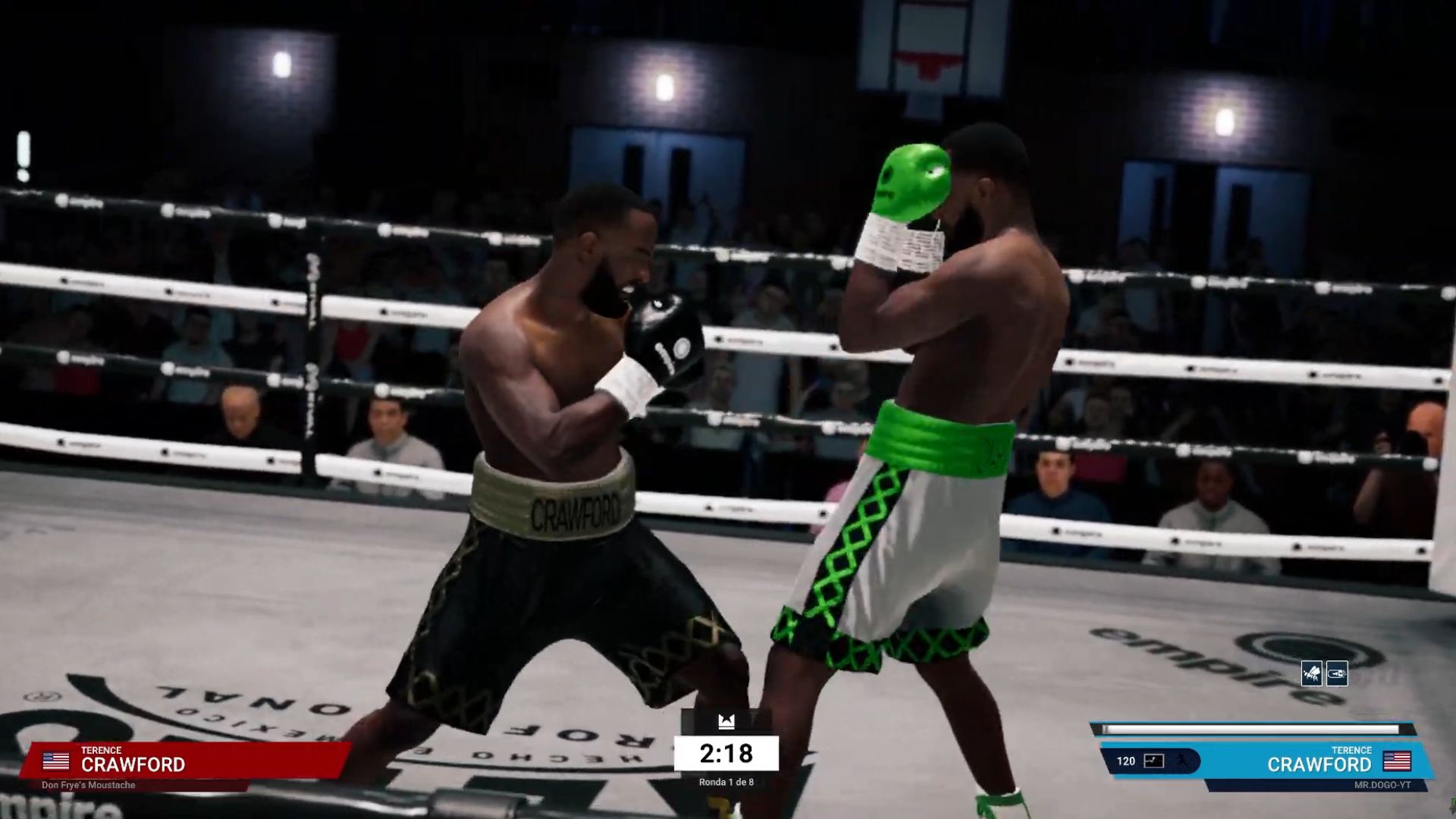Click the crown icon above the round timer
This screenshot has height=819, width=1456.
click(x=726, y=722)
